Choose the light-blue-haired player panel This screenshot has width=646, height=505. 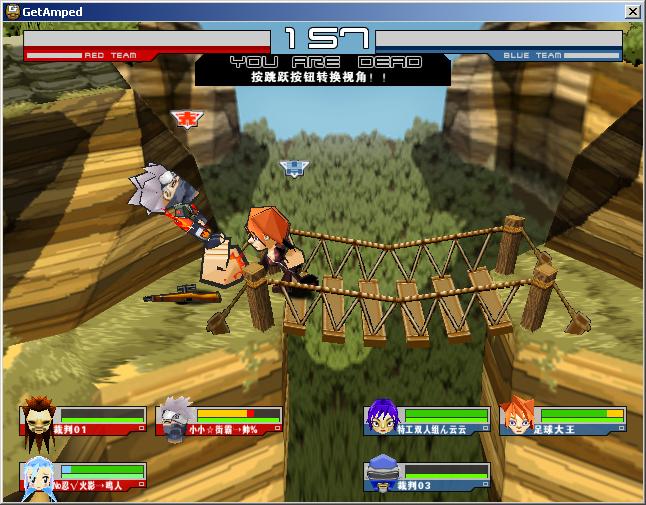pos(83,477)
